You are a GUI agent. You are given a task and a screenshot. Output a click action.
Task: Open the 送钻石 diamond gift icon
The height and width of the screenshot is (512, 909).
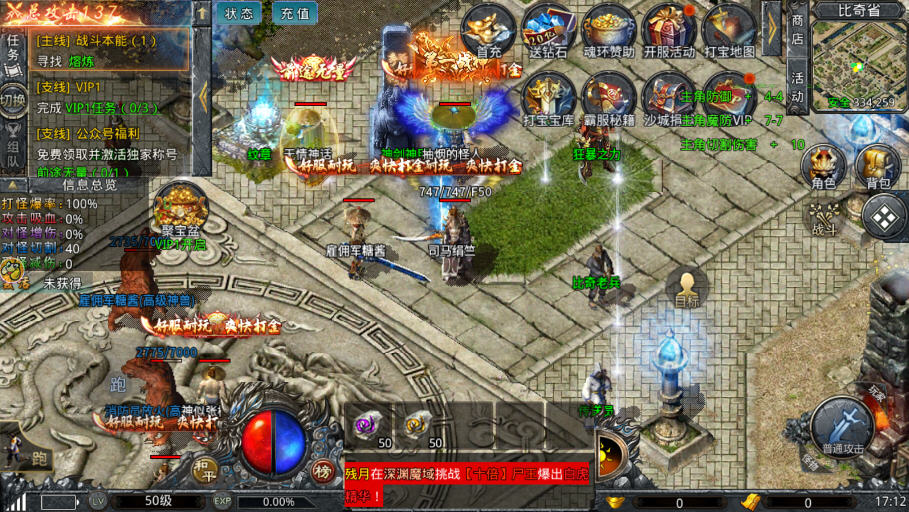(x=548, y=30)
